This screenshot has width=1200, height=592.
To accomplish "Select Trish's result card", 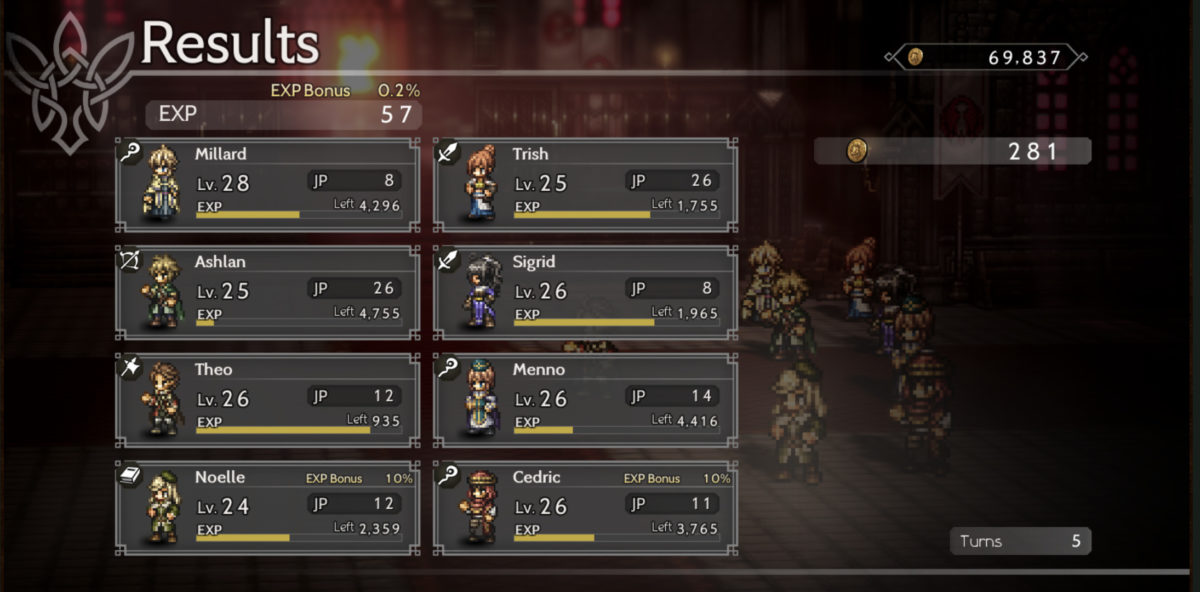I will click(x=586, y=185).
